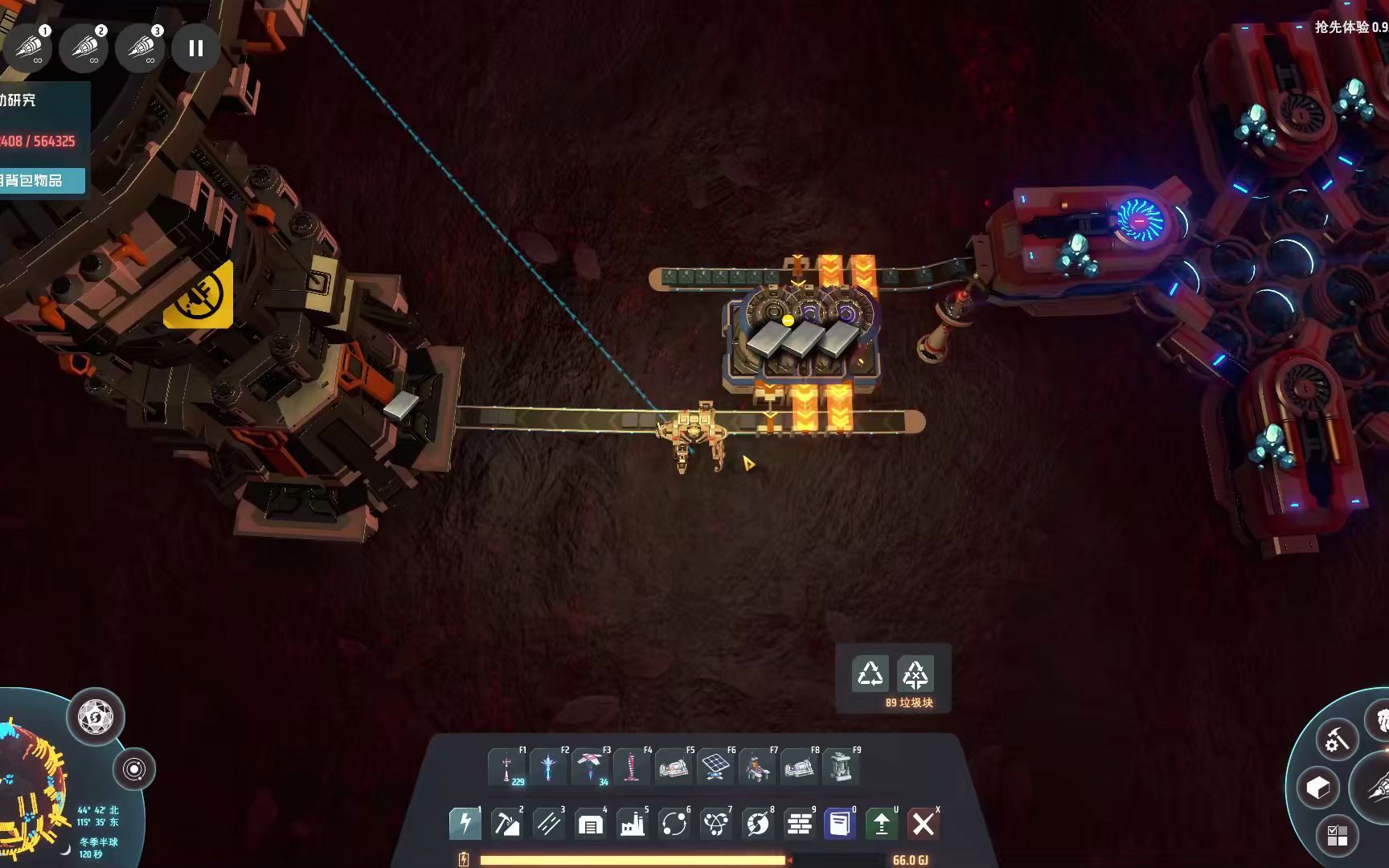The image size is (1389, 868).
Task: Open the brick wall foundation category
Action: point(798,824)
